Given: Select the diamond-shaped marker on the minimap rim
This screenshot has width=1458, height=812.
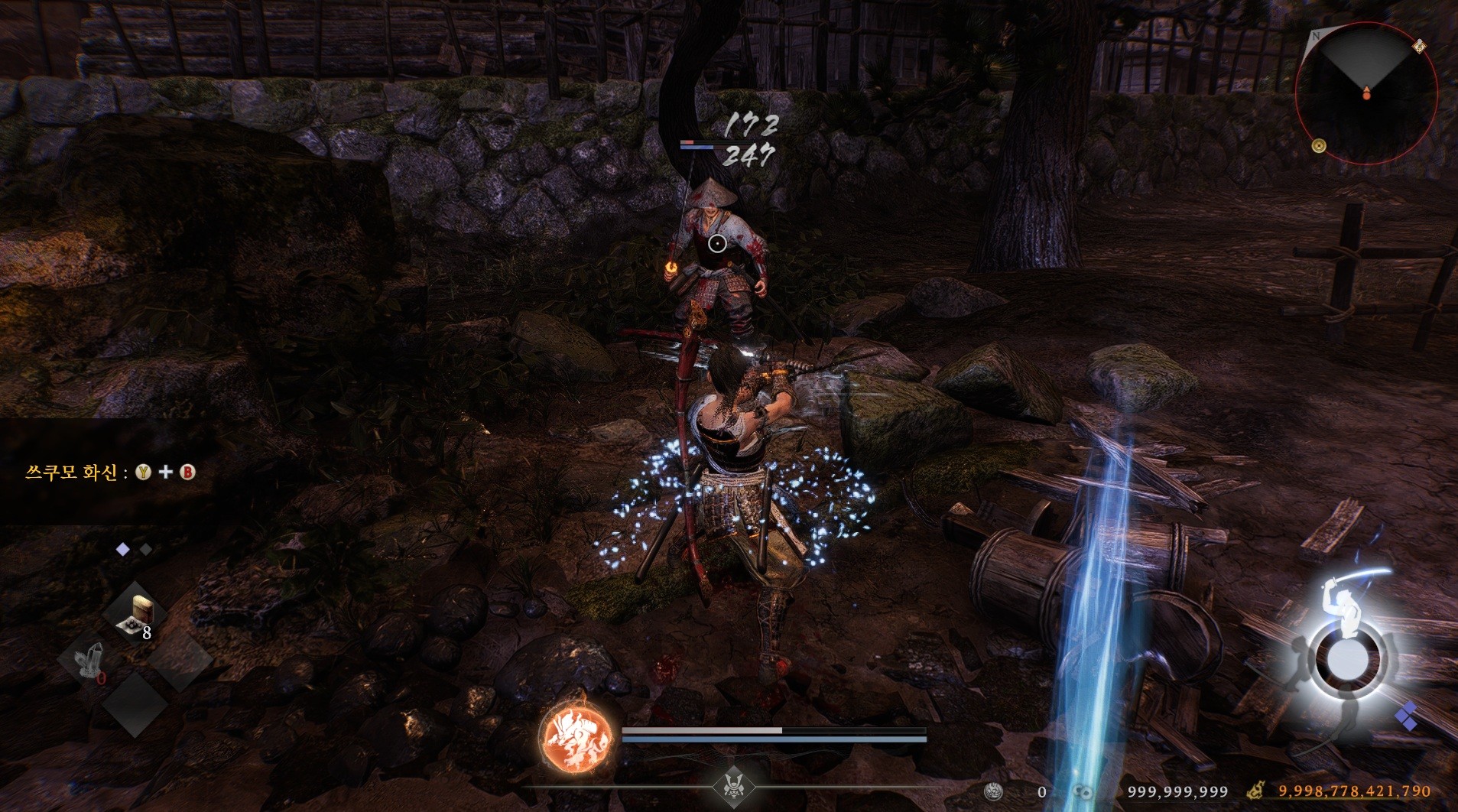Looking at the screenshot, I should [x=1419, y=46].
